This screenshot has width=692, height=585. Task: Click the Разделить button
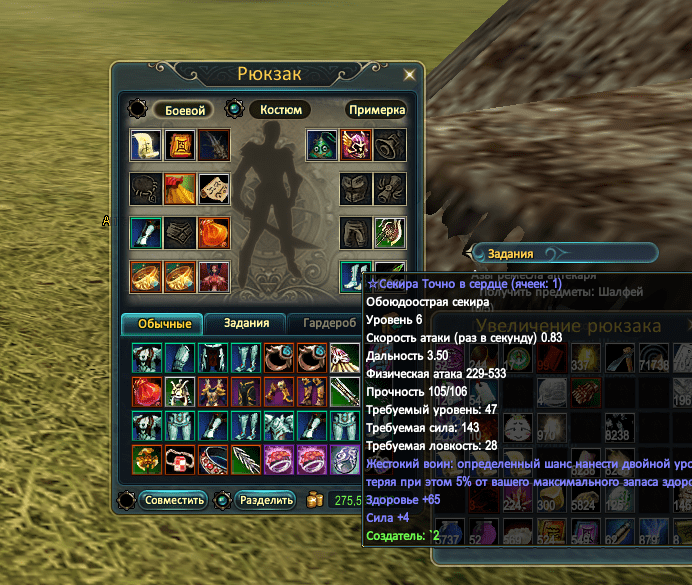266,500
